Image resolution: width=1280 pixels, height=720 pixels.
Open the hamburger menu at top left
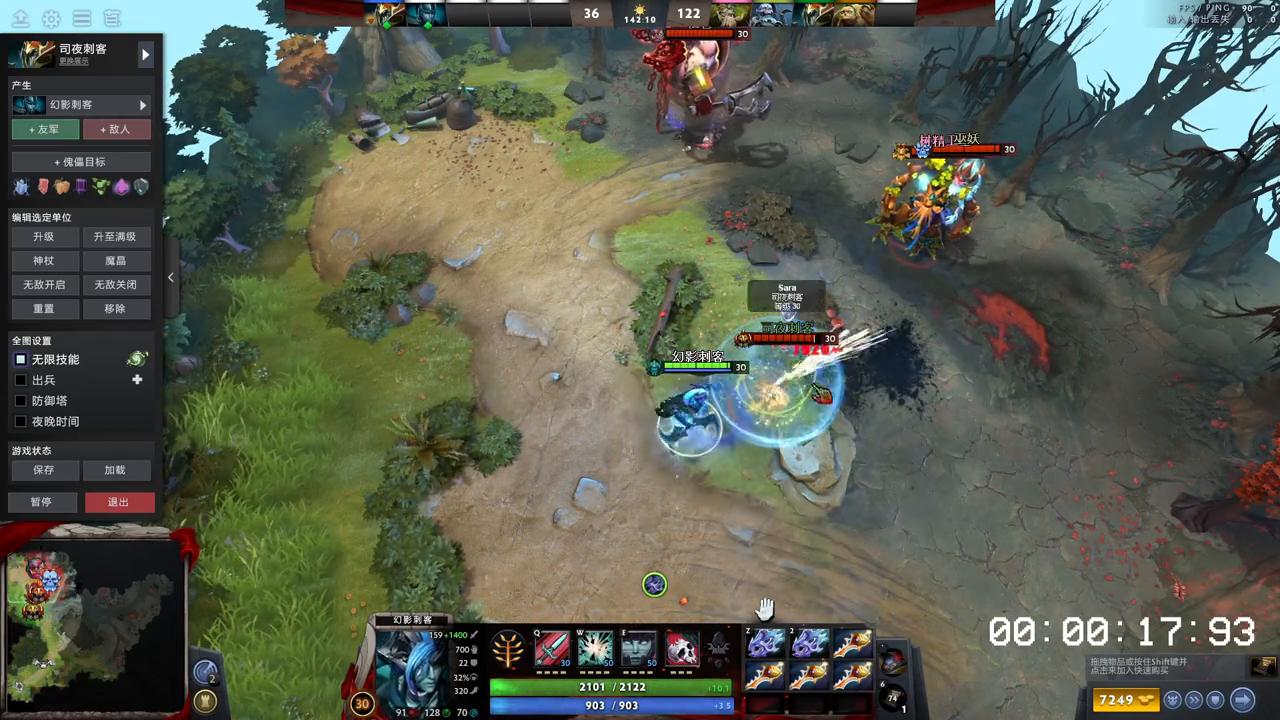coord(81,18)
